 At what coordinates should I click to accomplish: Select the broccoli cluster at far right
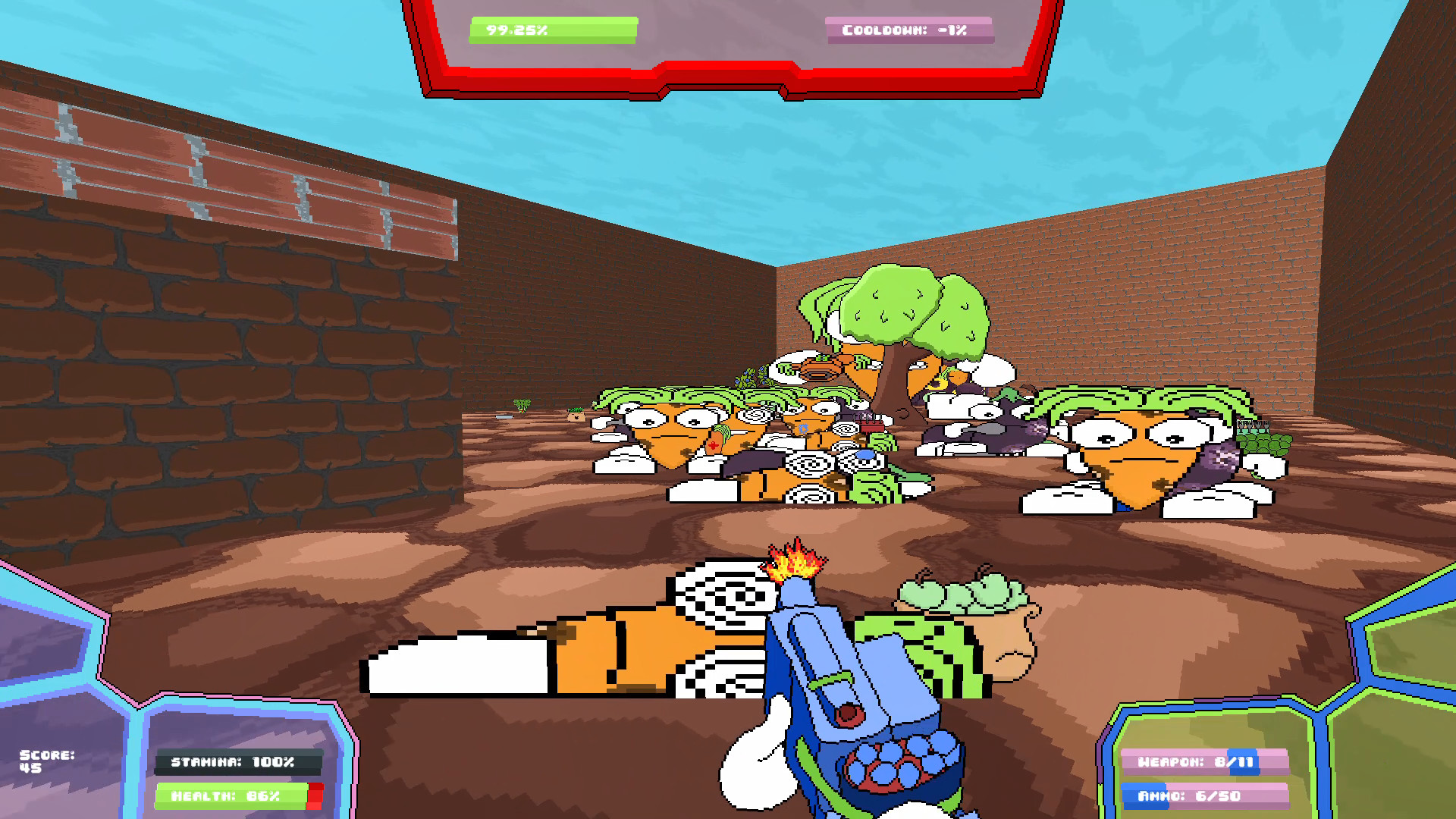pyautogui.click(x=1263, y=444)
